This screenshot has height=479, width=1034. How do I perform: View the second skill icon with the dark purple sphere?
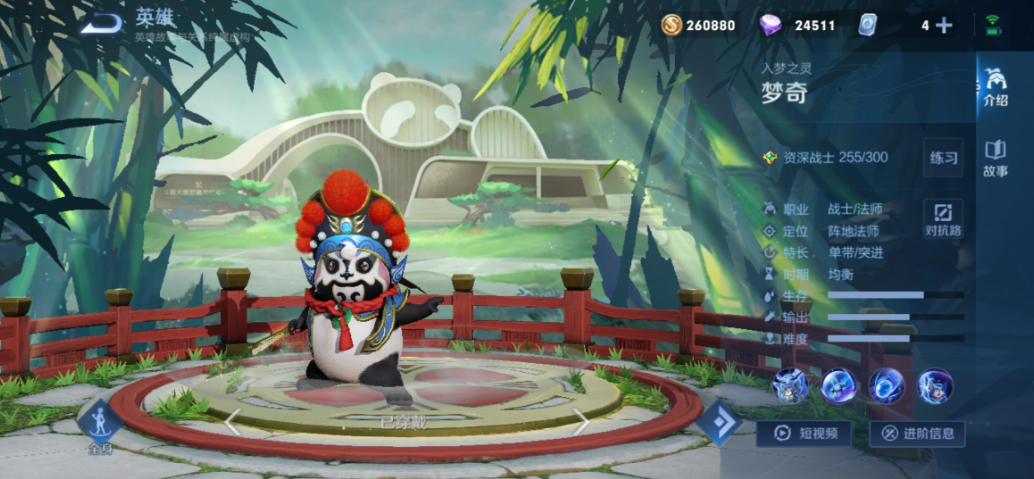pos(838,386)
